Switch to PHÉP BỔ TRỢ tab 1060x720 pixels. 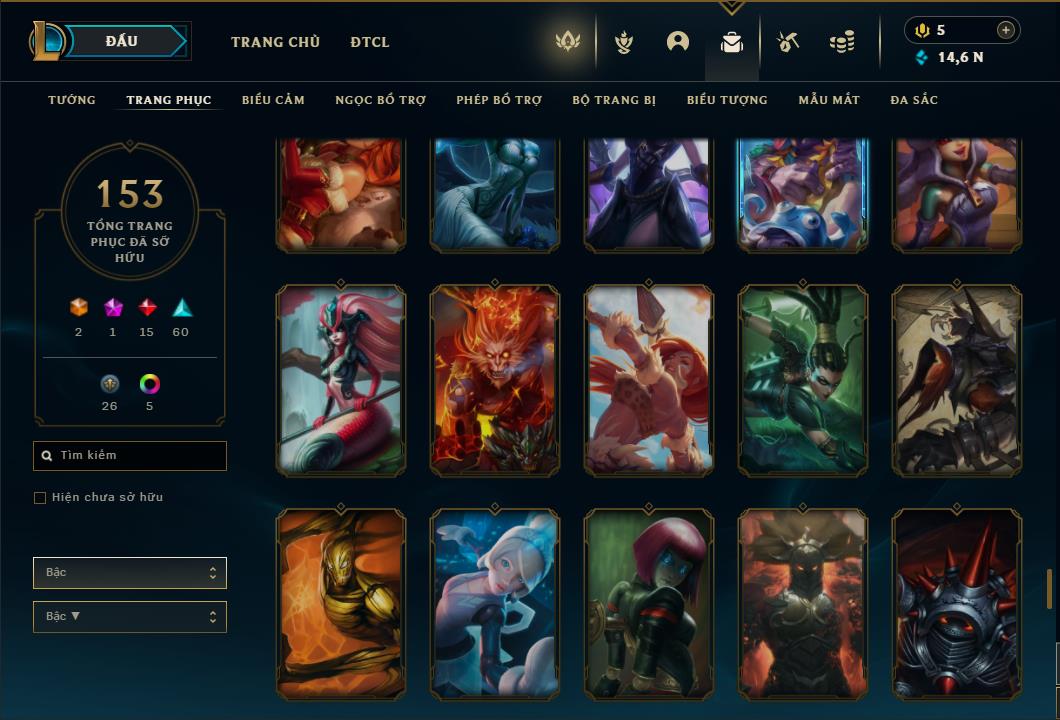click(499, 100)
